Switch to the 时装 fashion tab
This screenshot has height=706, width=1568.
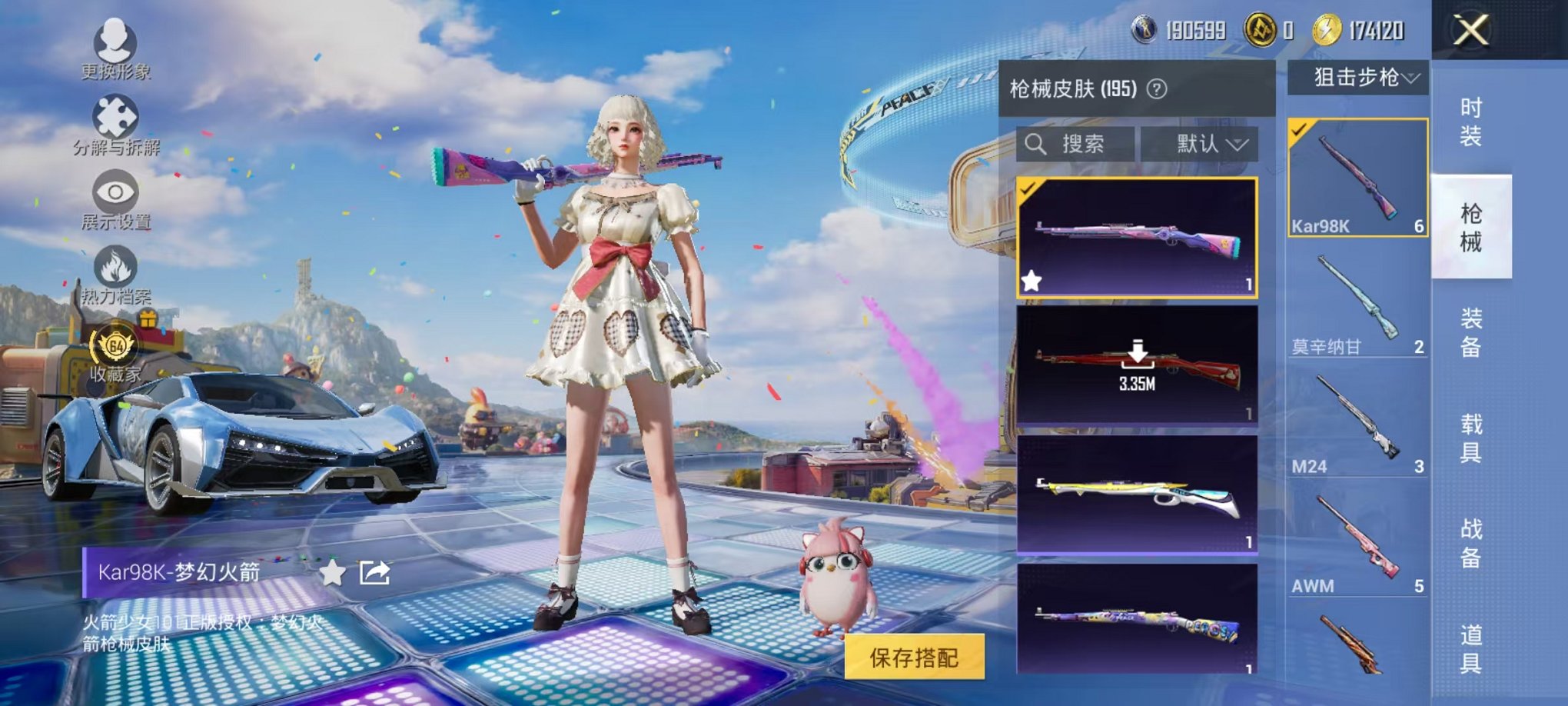1472,119
